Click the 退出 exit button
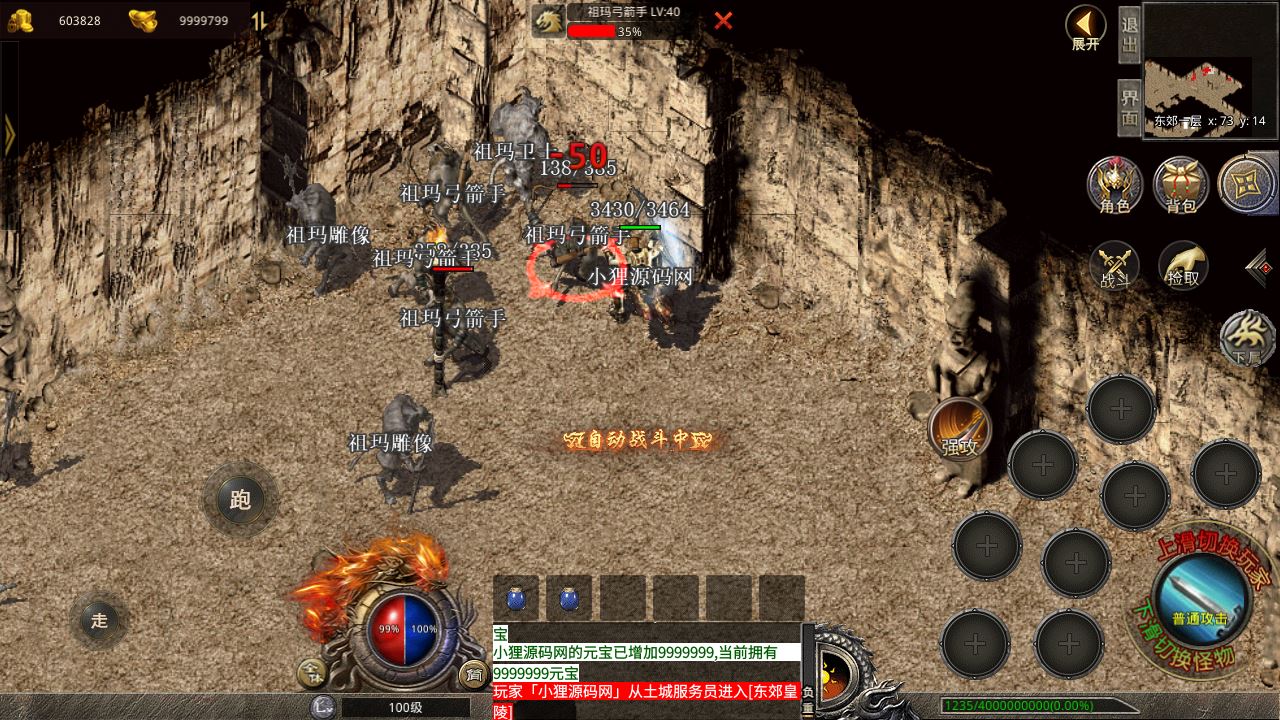The width and height of the screenshot is (1280, 720). point(1129,34)
